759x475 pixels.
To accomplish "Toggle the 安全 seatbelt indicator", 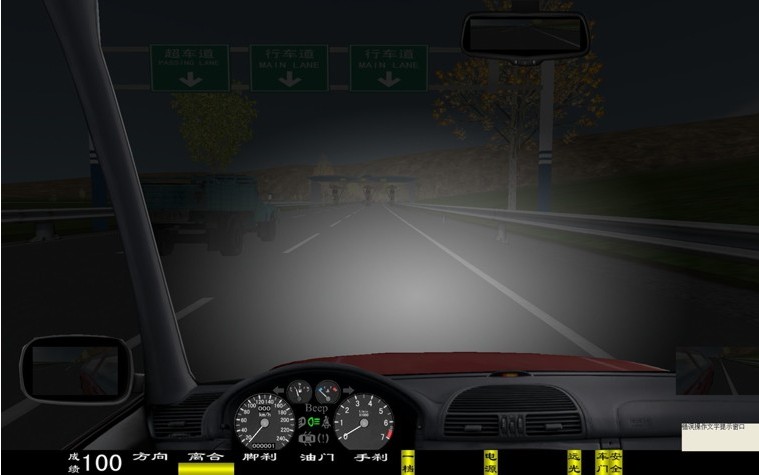I will point(616,461).
